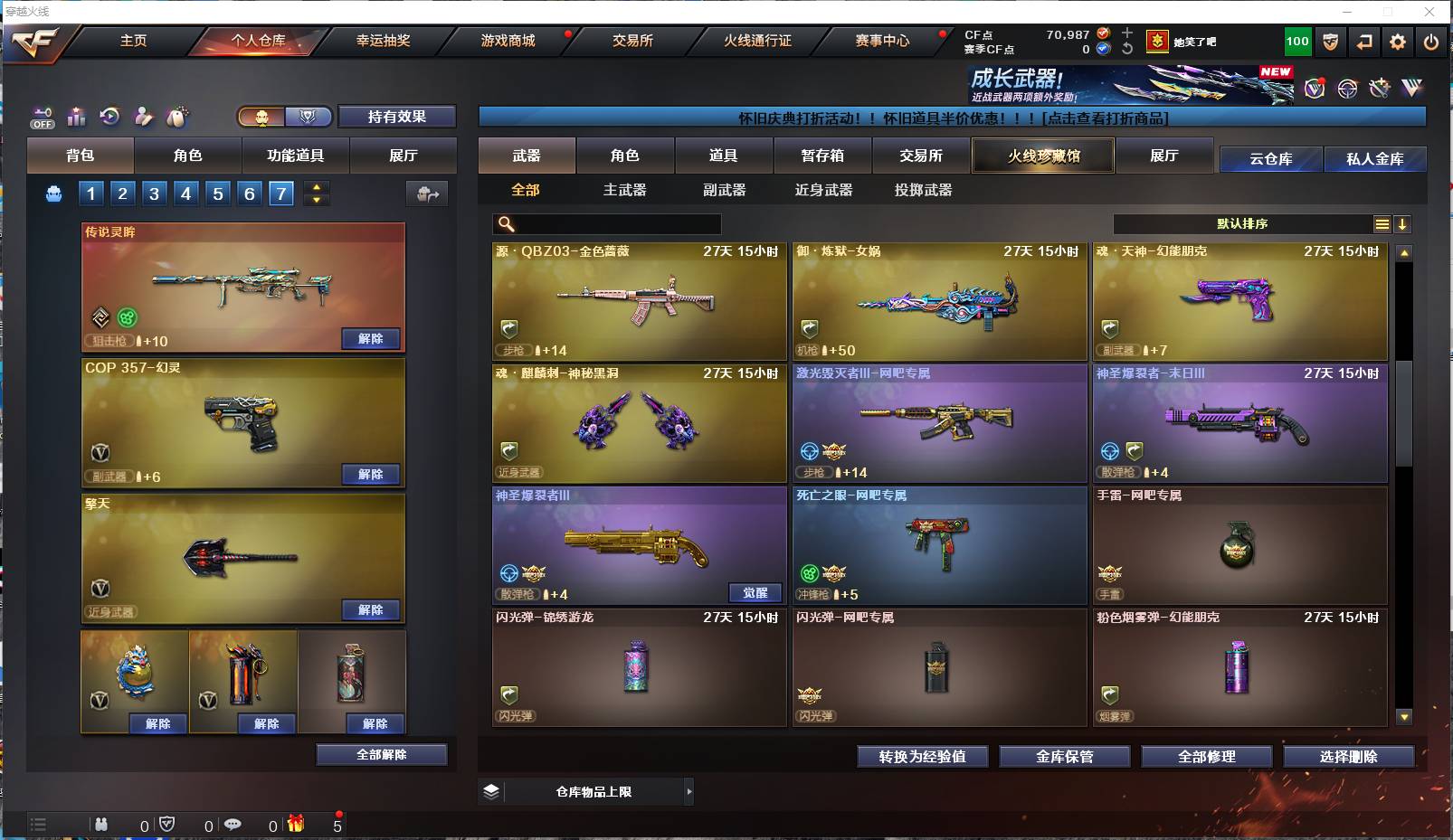Open the stats bar-chart icon
The height and width of the screenshot is (840, 1453).
pos(76,116)
